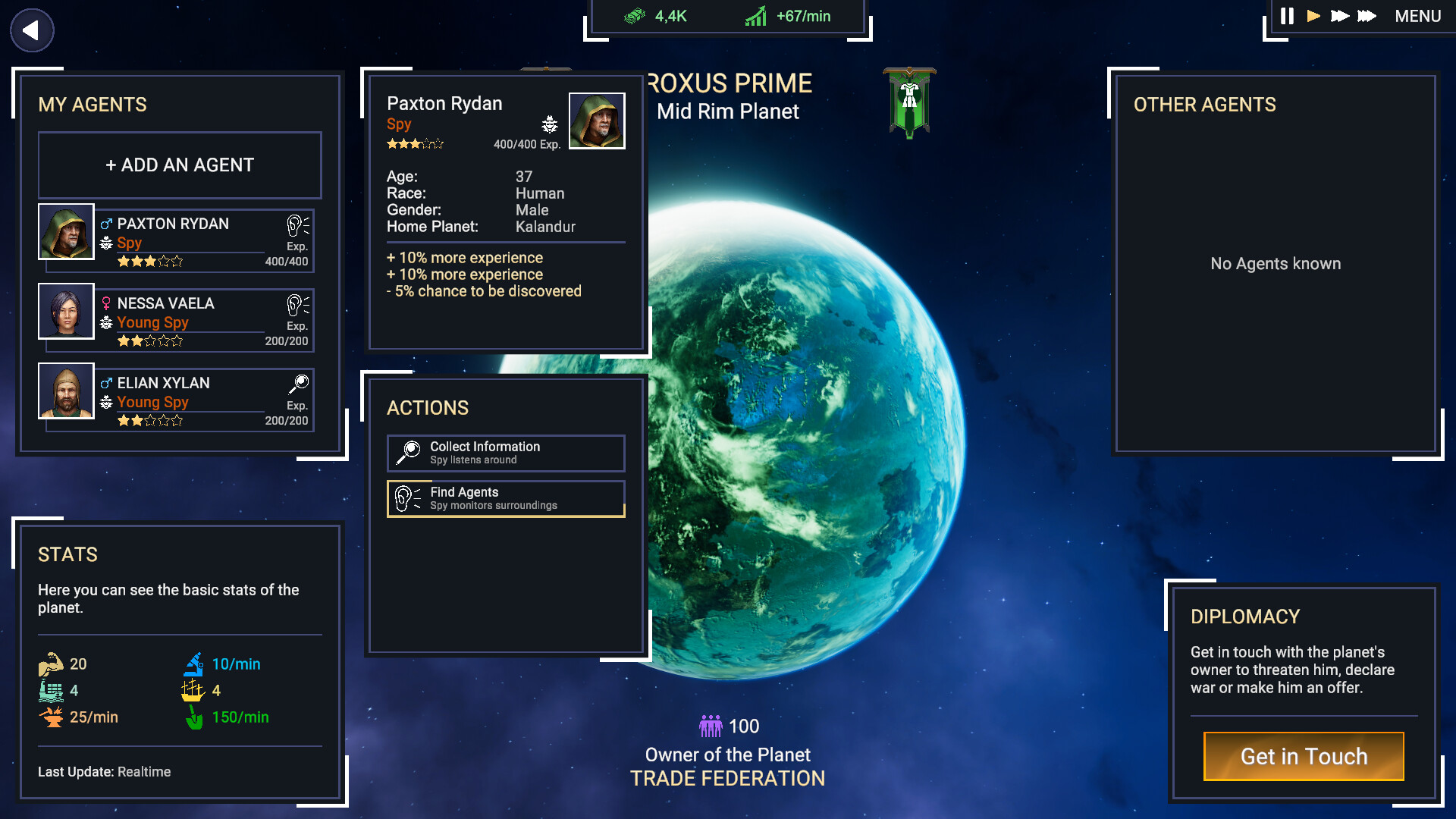
Task: Select the fastest game speed
Action: pos(1367,15)
